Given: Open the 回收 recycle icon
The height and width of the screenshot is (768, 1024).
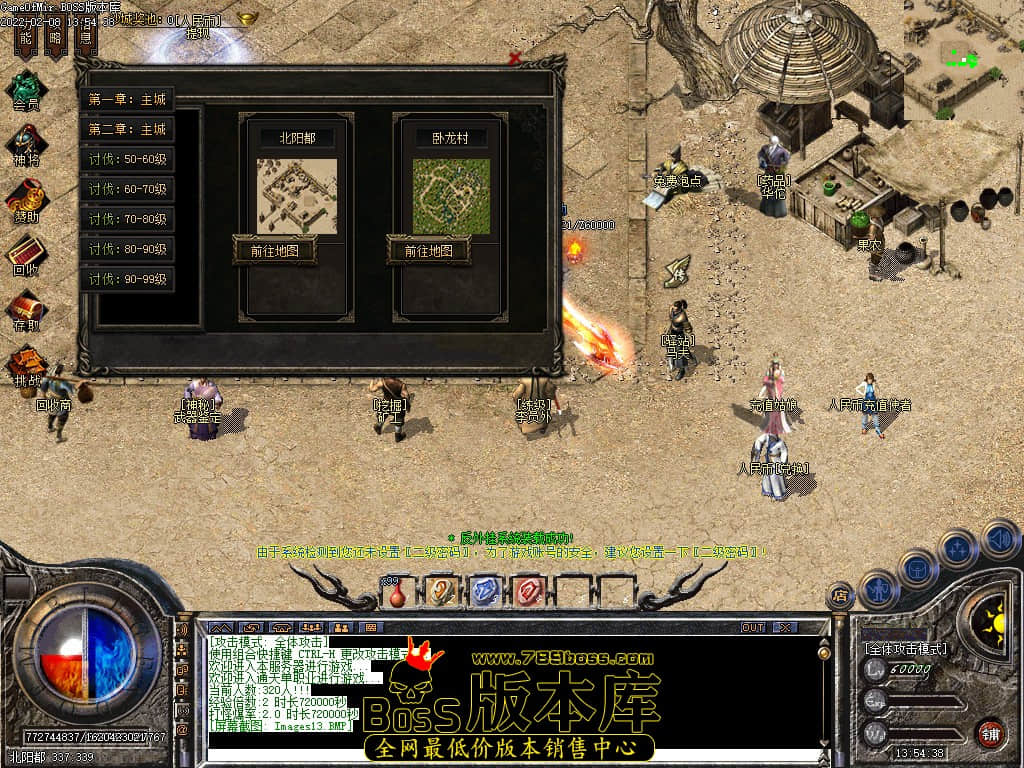Looking at the screenshot, I should pyautogui.click(x=26, y=254).
